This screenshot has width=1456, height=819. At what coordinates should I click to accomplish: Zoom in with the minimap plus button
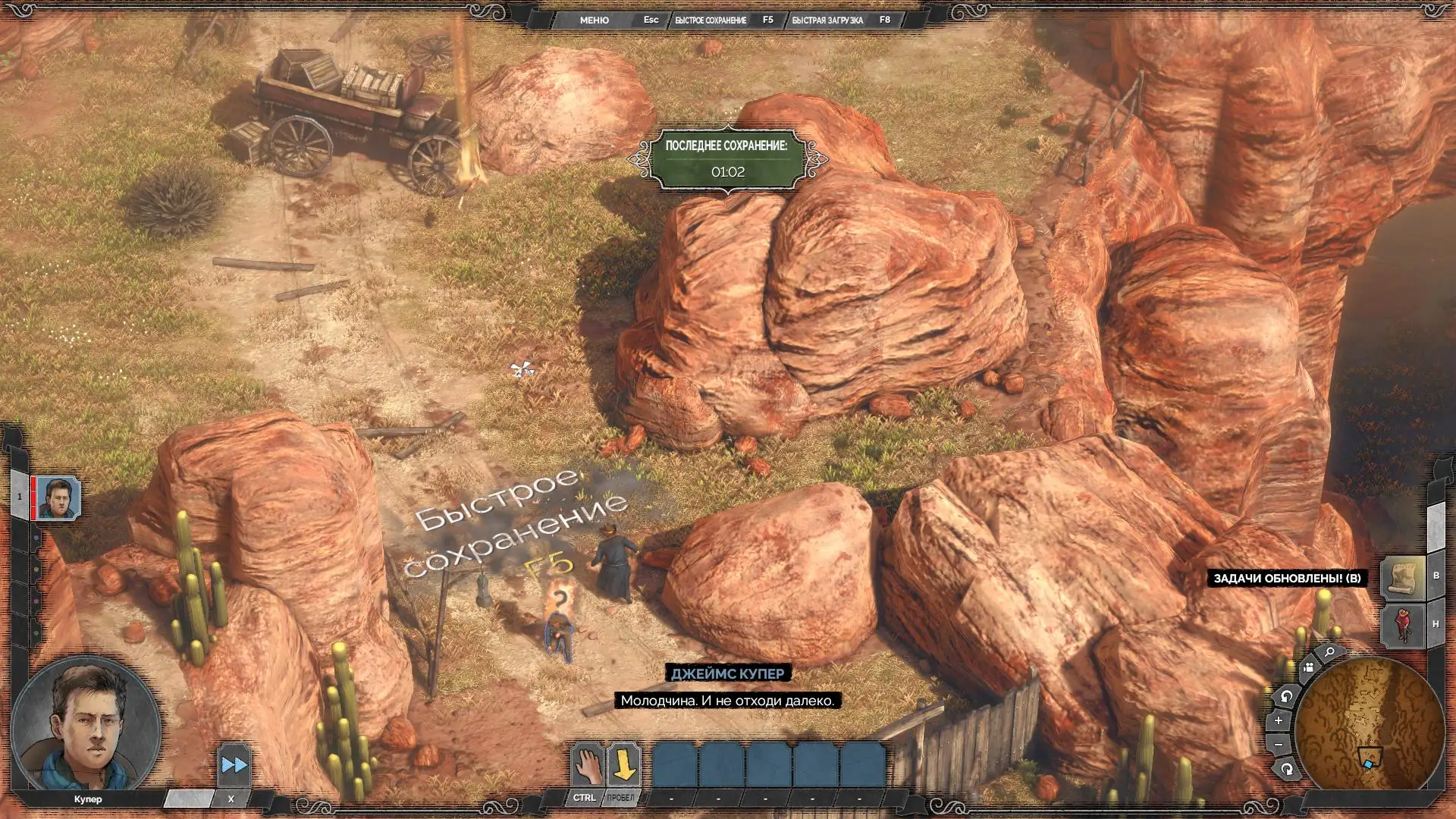[x=1279, y=720]
